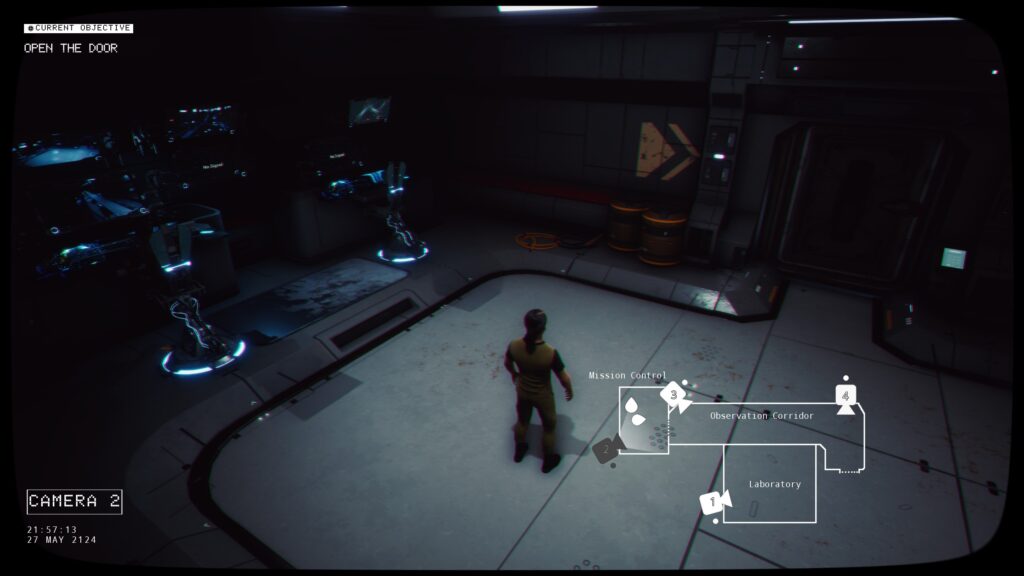Click the Mission Control room label

click(x=627, y=376)
